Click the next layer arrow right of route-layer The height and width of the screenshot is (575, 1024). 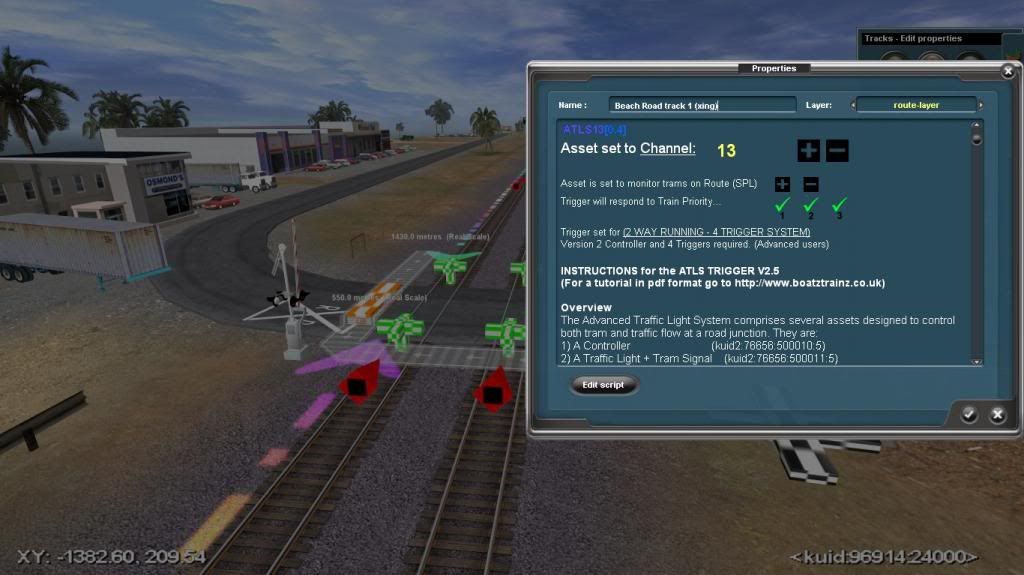pos(980,105)
